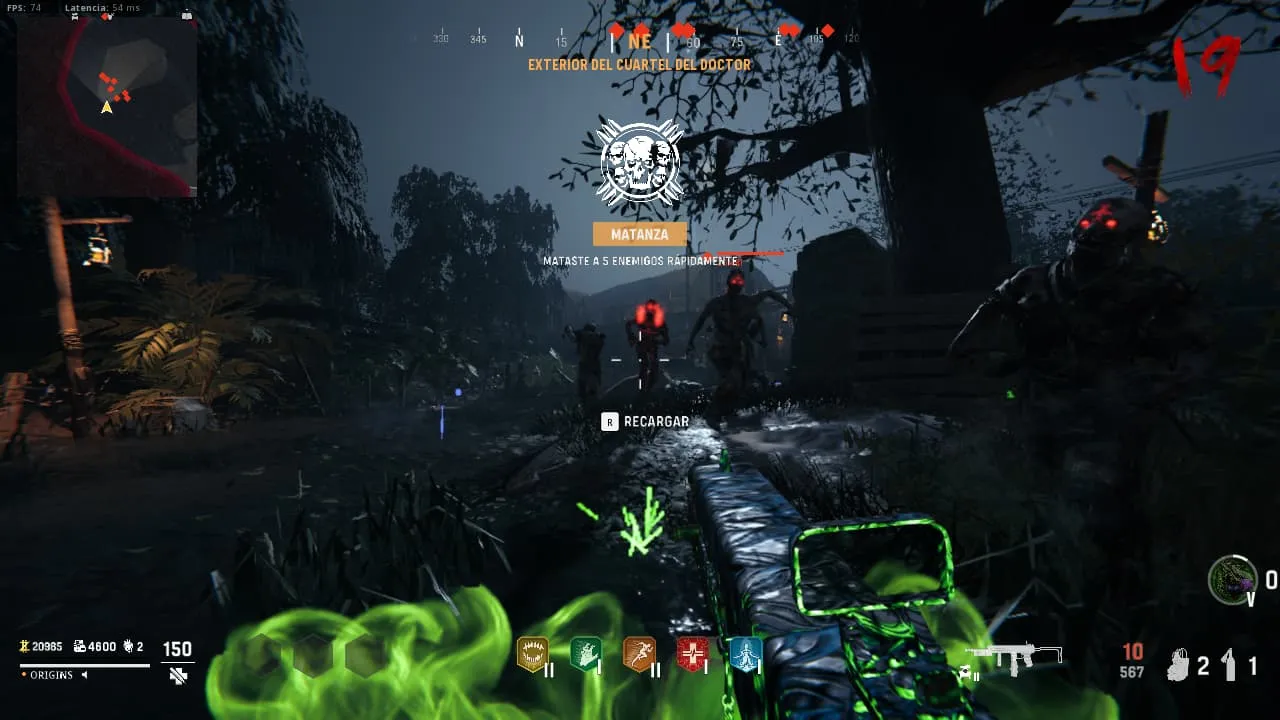Select the blue glowing figure perk icon

(745, 654)
